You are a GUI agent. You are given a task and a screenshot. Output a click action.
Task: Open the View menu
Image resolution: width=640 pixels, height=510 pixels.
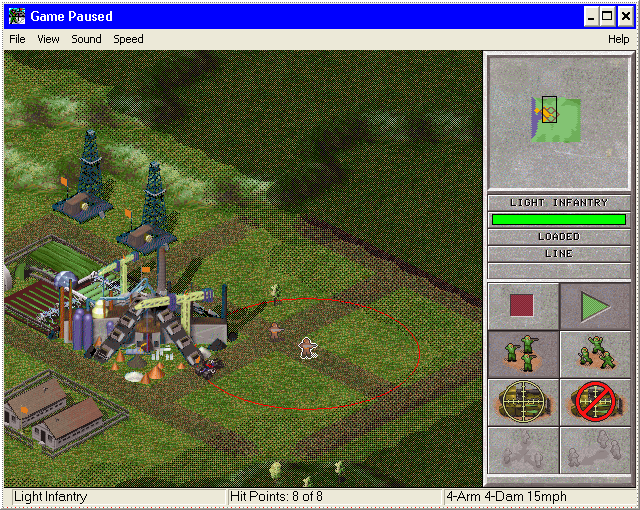[48, 39]
